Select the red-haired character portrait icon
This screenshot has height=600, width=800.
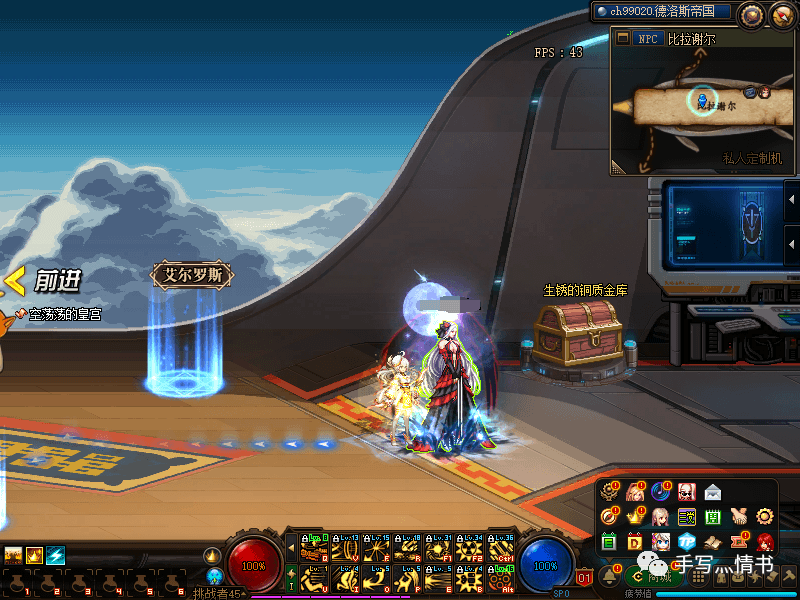tap(766, 542)
